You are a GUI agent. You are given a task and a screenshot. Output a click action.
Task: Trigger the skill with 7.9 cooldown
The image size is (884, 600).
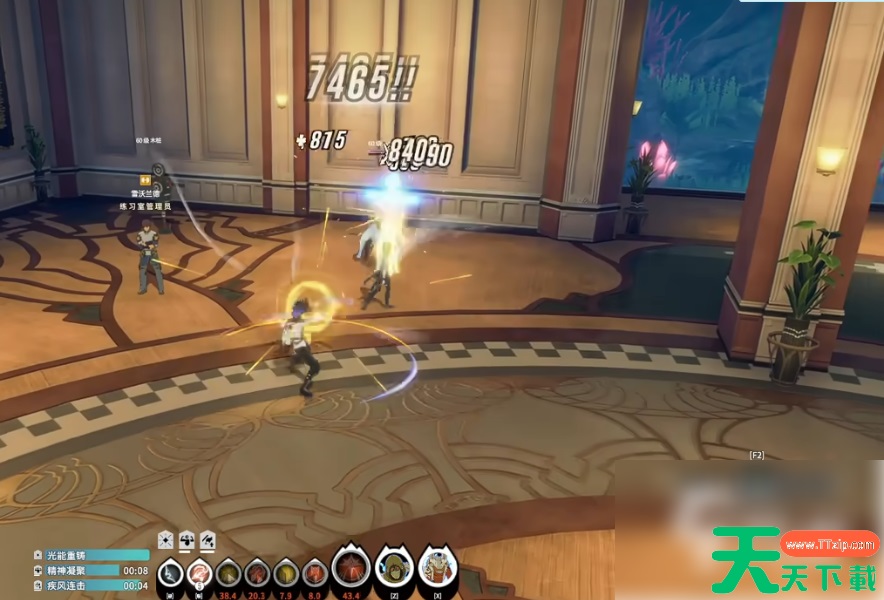click(x=286, y=573)
